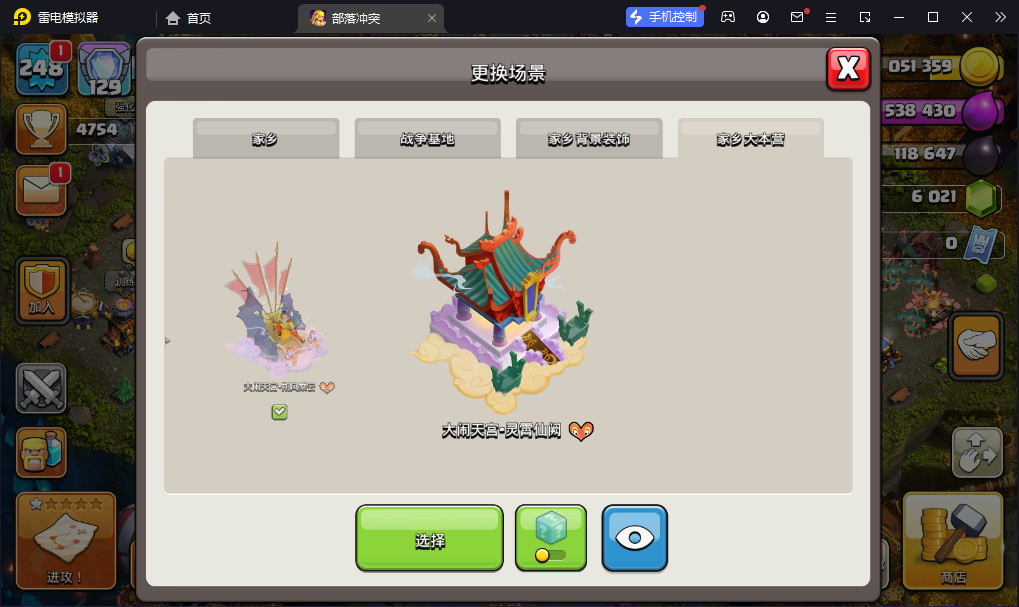This screenshot has width=1019, height=607.
Task: Switch to 家乡背景装饰 tab
Action: [x=589, y=139]
